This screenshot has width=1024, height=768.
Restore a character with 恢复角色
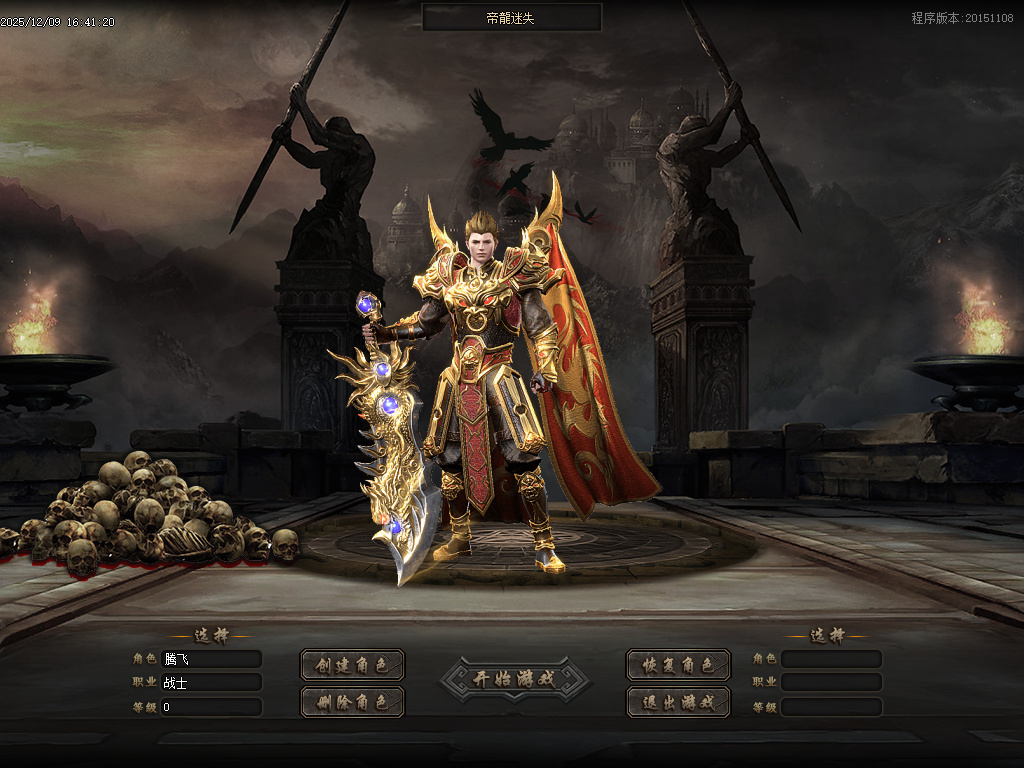[x=678, y=665]
